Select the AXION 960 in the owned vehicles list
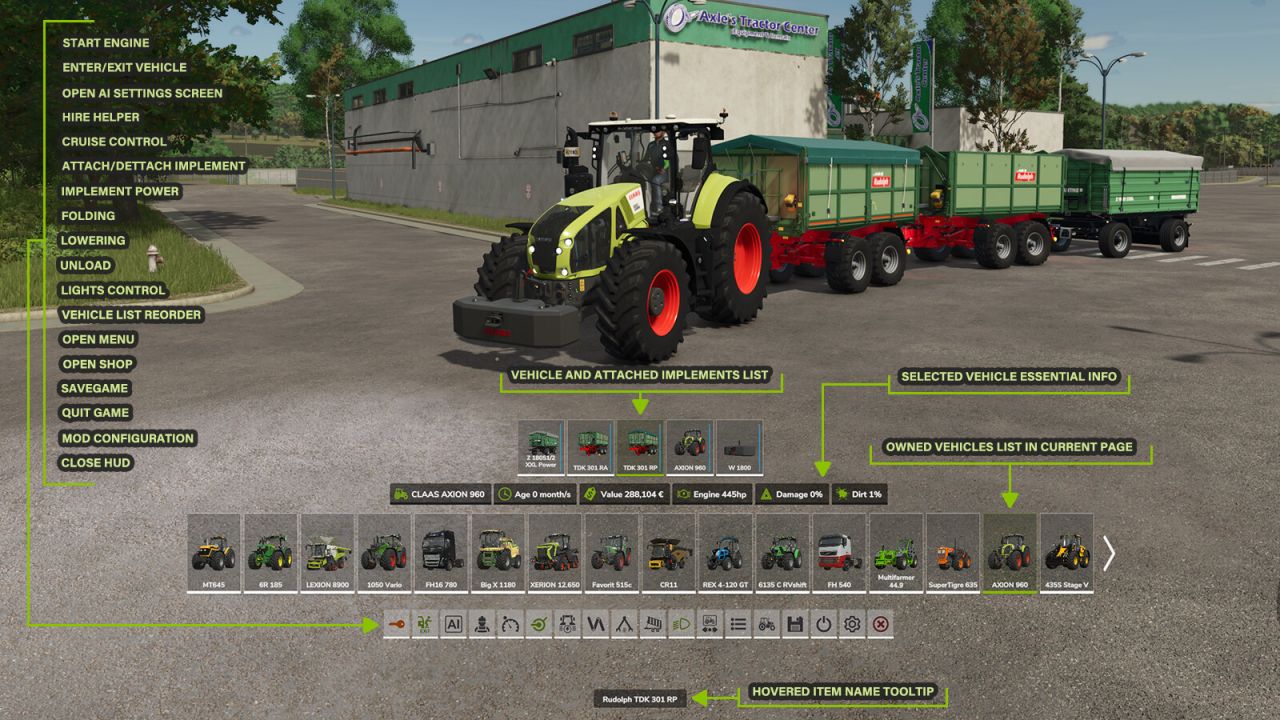The width and height of the screenshot is (1280, 720). [x=1008, y=548]
